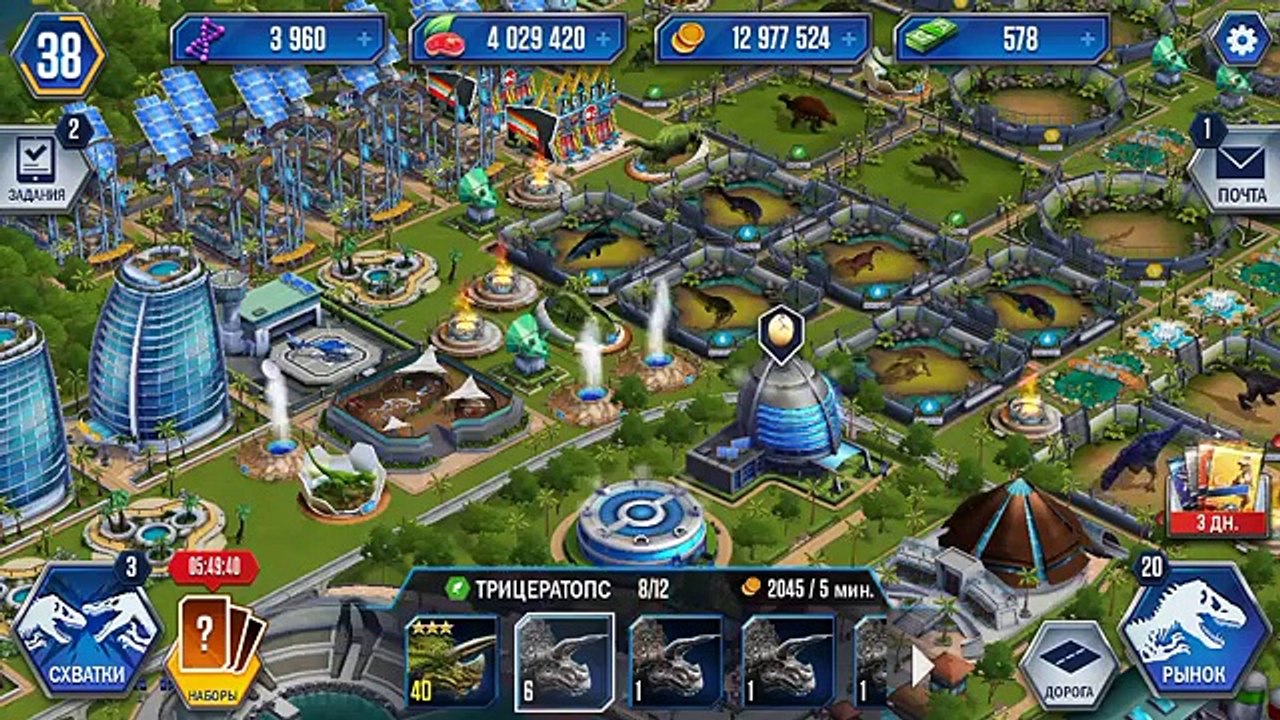Viewport: 1280px width, 720px height.
Task: Buy more dino bucks with plus button
Action: coord(1090,39)
